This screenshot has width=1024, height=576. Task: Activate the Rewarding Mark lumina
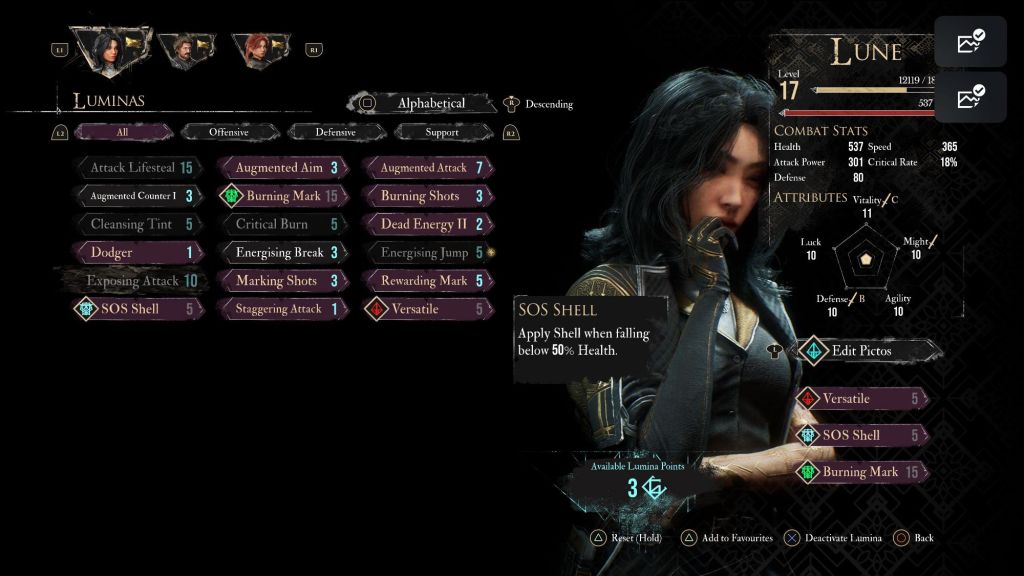(x=427, y=281)
